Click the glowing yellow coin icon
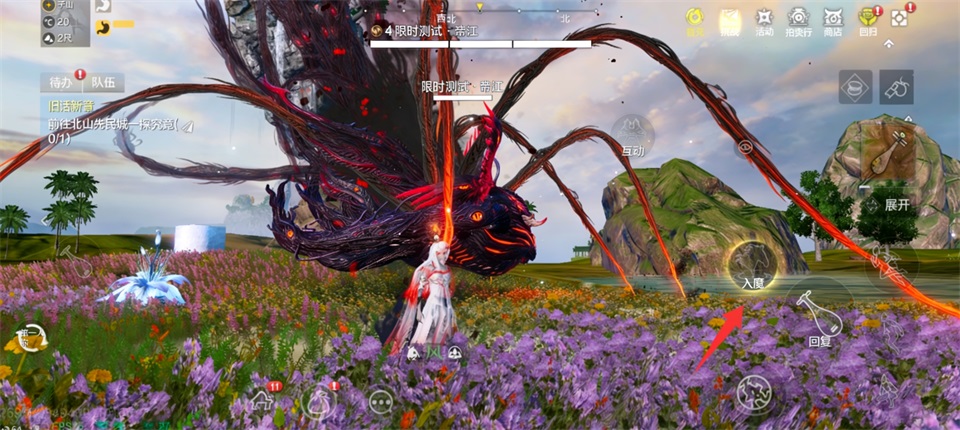 click(694, 19)
